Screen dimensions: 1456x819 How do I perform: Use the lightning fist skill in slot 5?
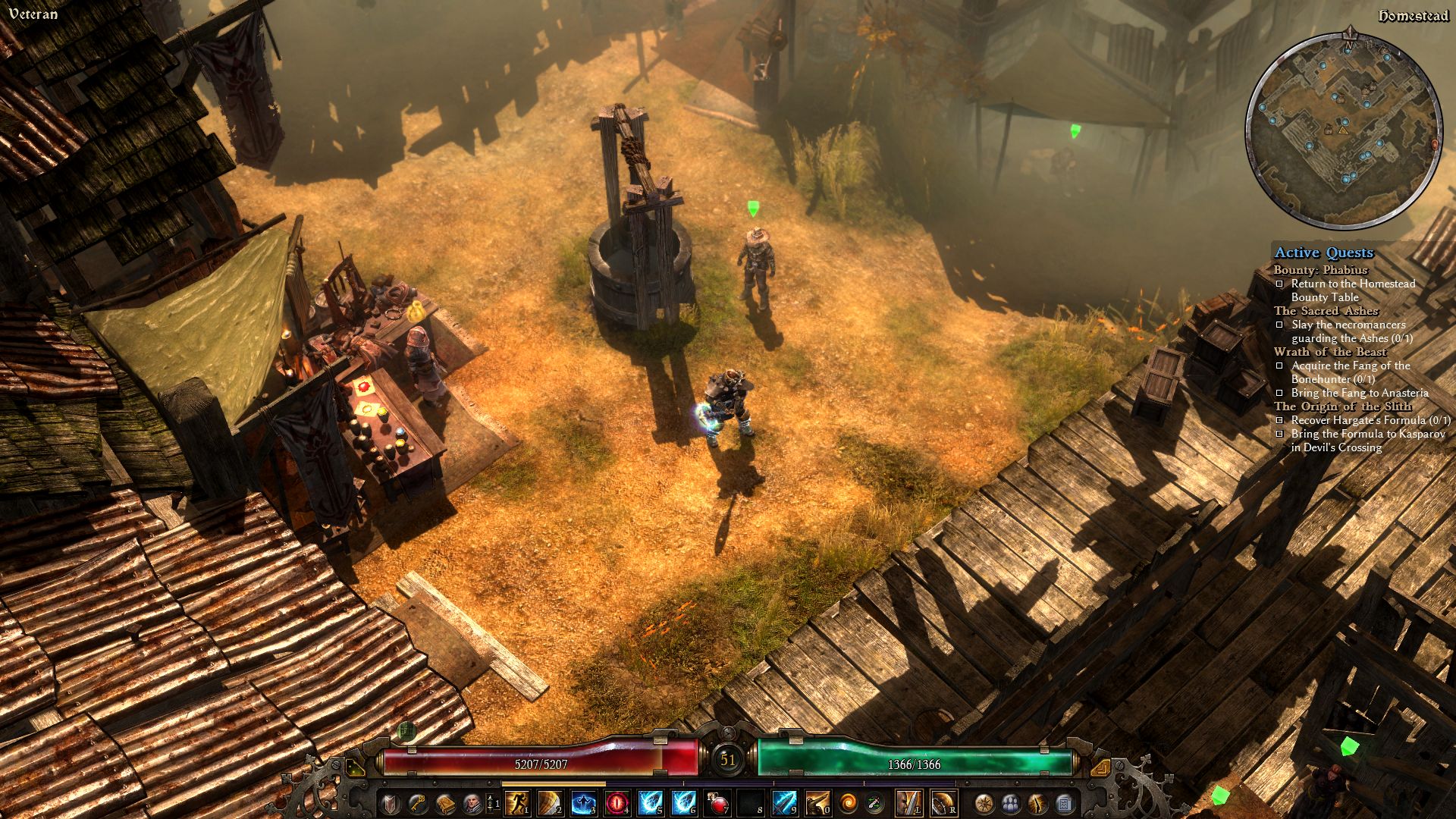[650, 802]
